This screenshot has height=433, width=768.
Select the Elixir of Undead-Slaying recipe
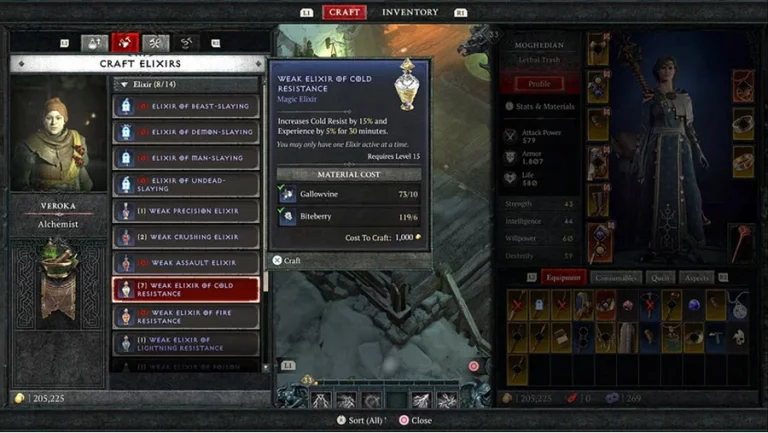coord(186,184)
